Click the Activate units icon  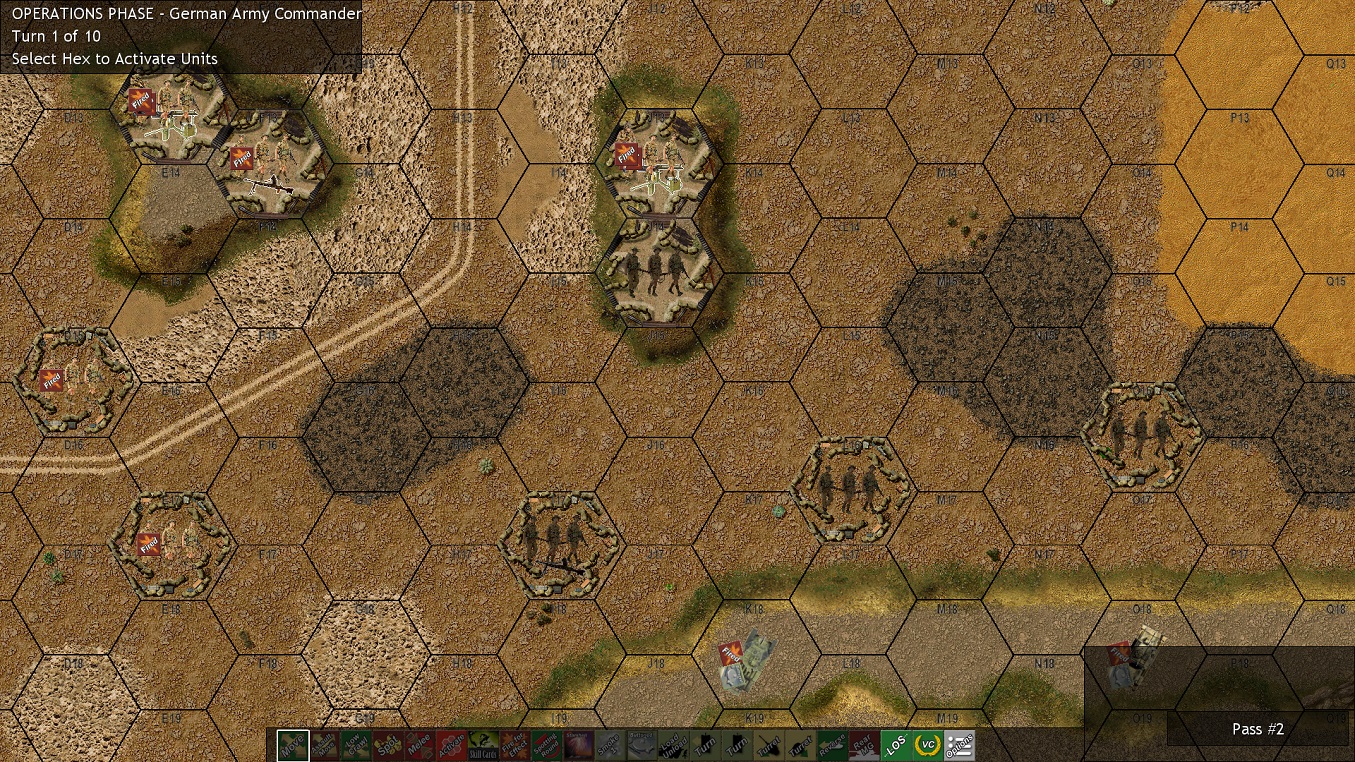(x=450, y=745)
